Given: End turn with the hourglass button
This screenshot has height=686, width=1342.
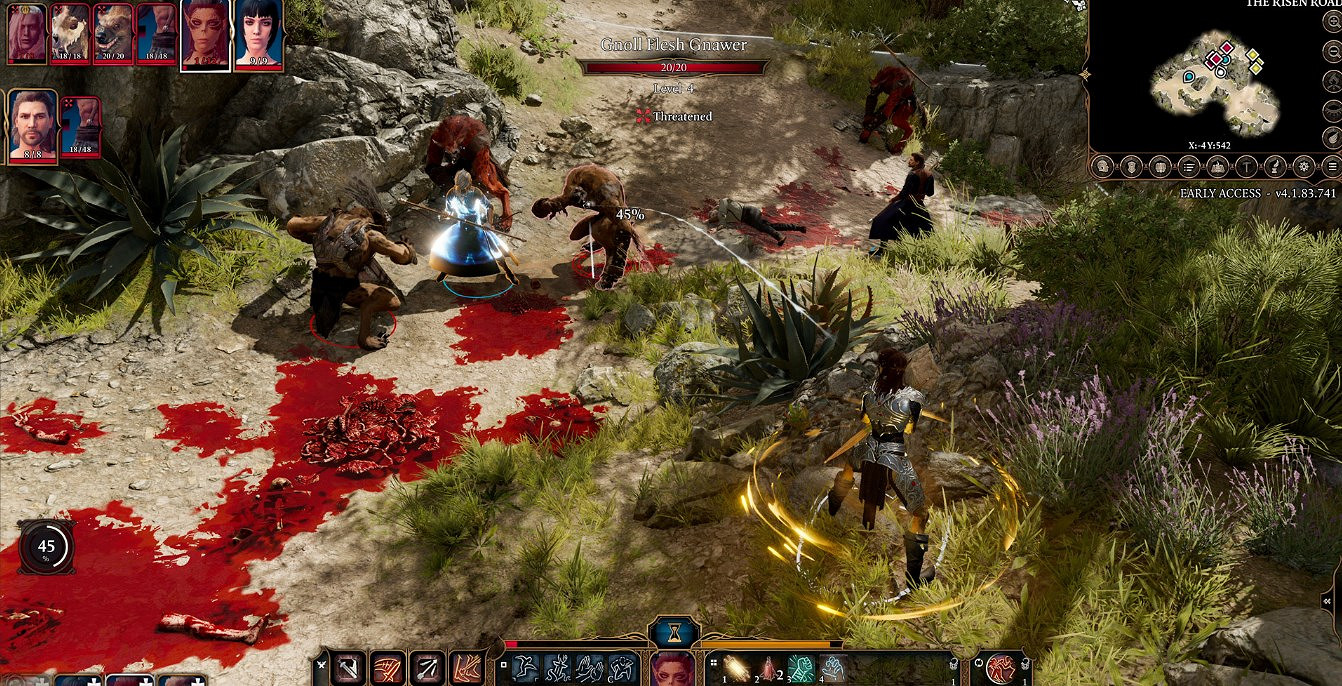Looking at the screenshot, I should (674, 632).
